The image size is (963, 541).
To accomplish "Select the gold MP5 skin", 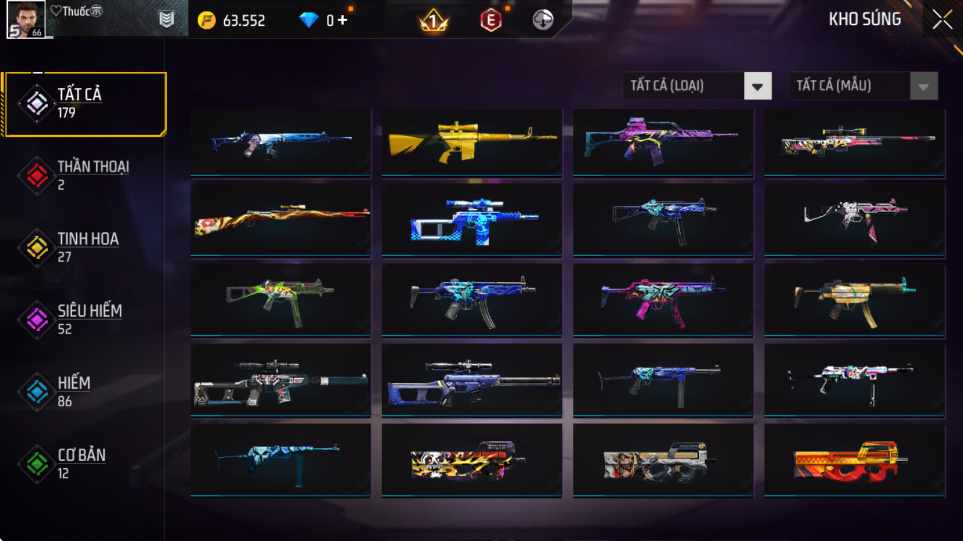I will 854,299.
